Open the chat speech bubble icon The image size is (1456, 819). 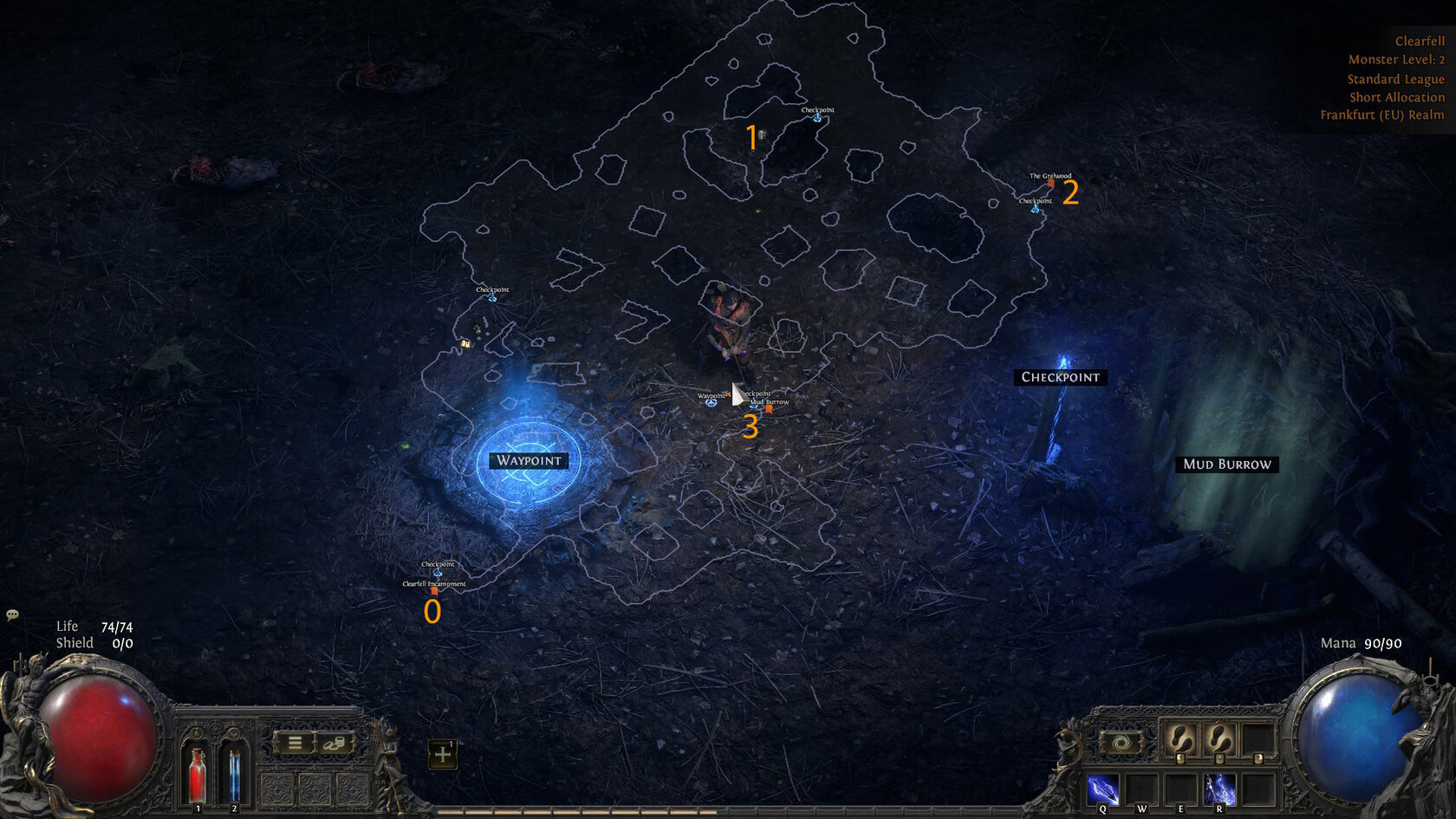coord(12,614)
